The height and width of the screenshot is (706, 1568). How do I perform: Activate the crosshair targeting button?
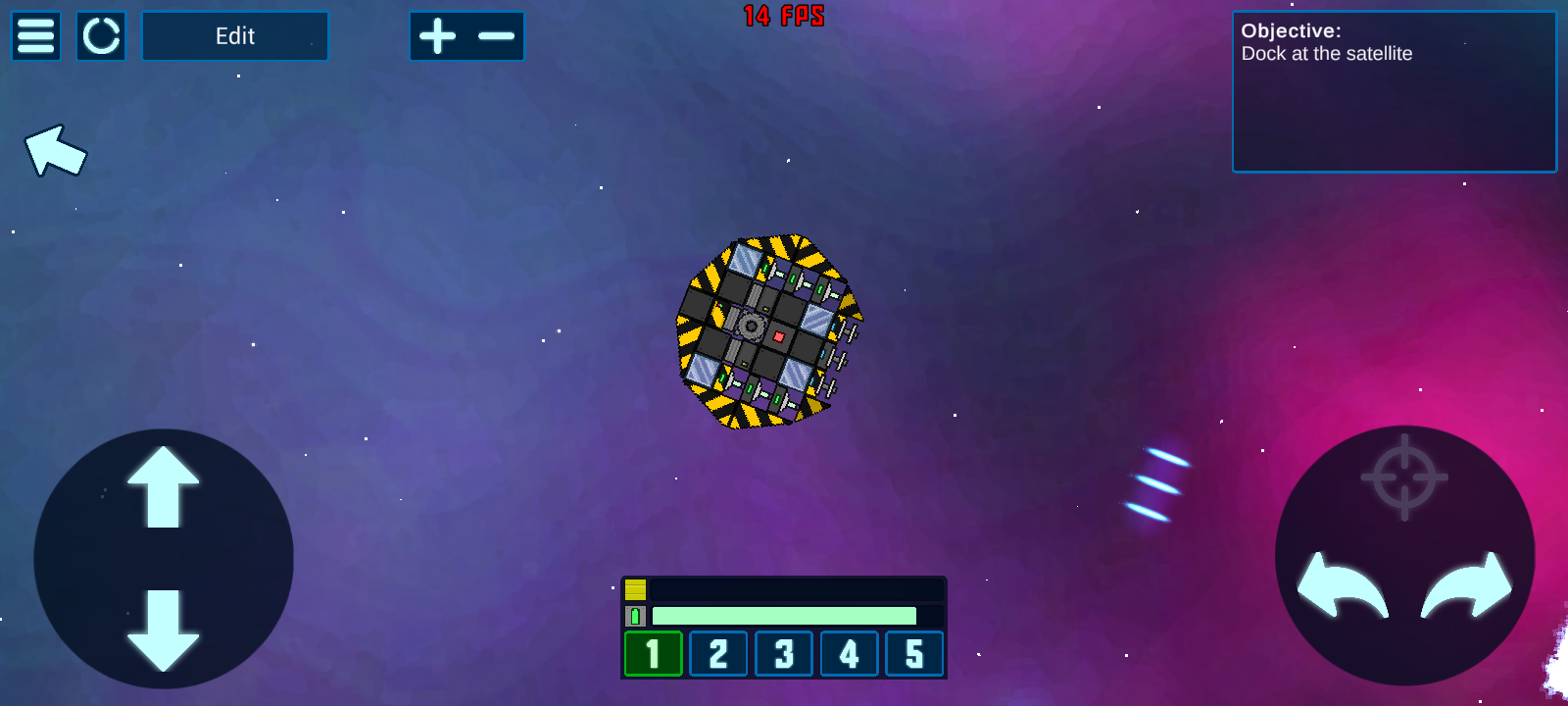[x=1404, y=478]
